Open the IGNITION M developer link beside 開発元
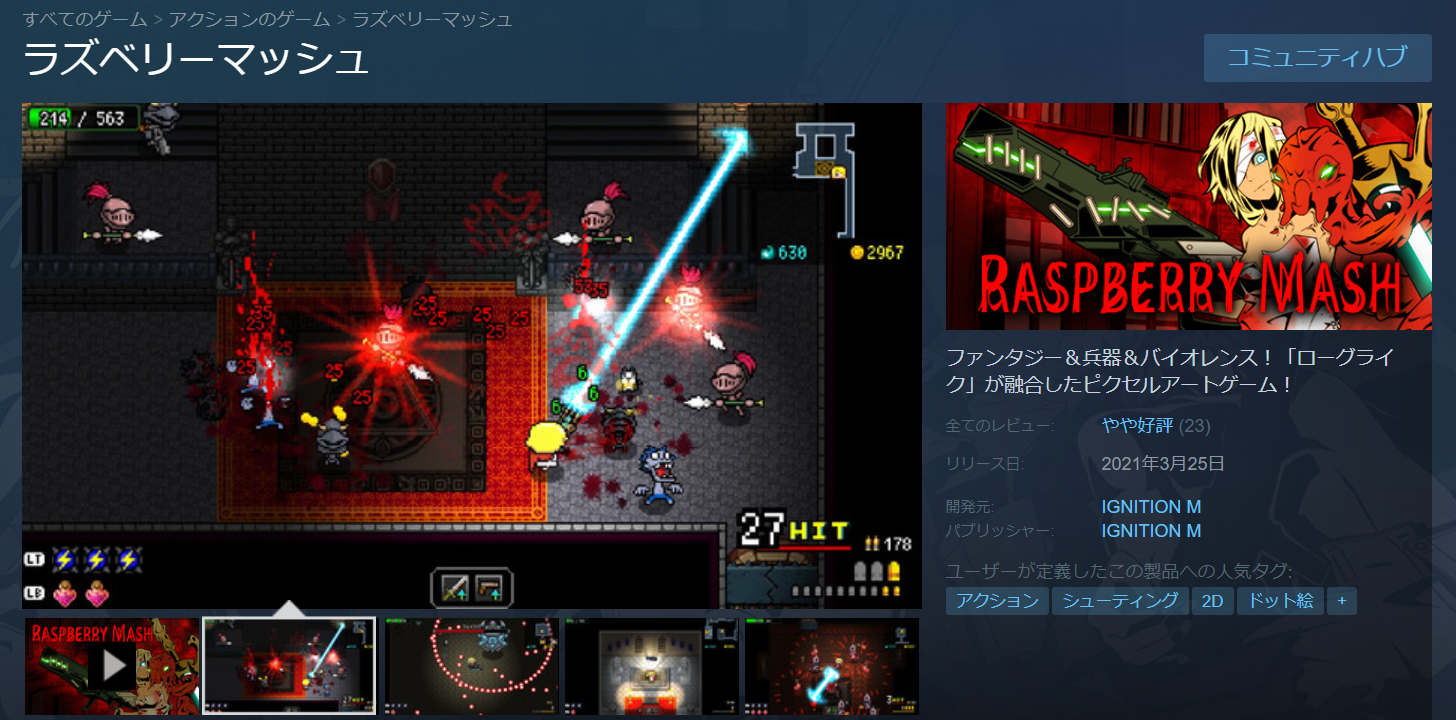This screenshot has height=720, width=1456. pyautogui.click(x=1151, y=507)
